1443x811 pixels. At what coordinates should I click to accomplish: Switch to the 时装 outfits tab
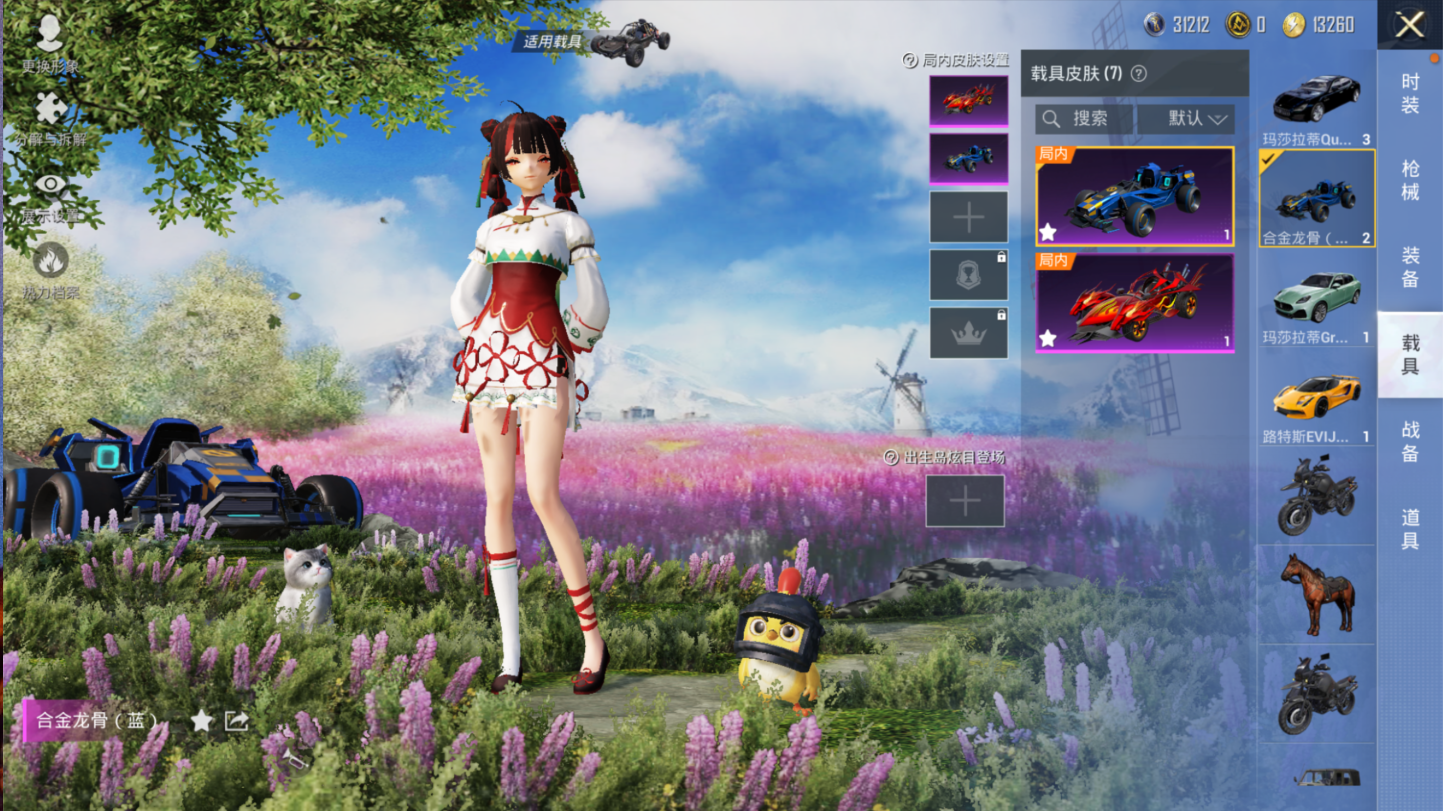point(1410,93)
